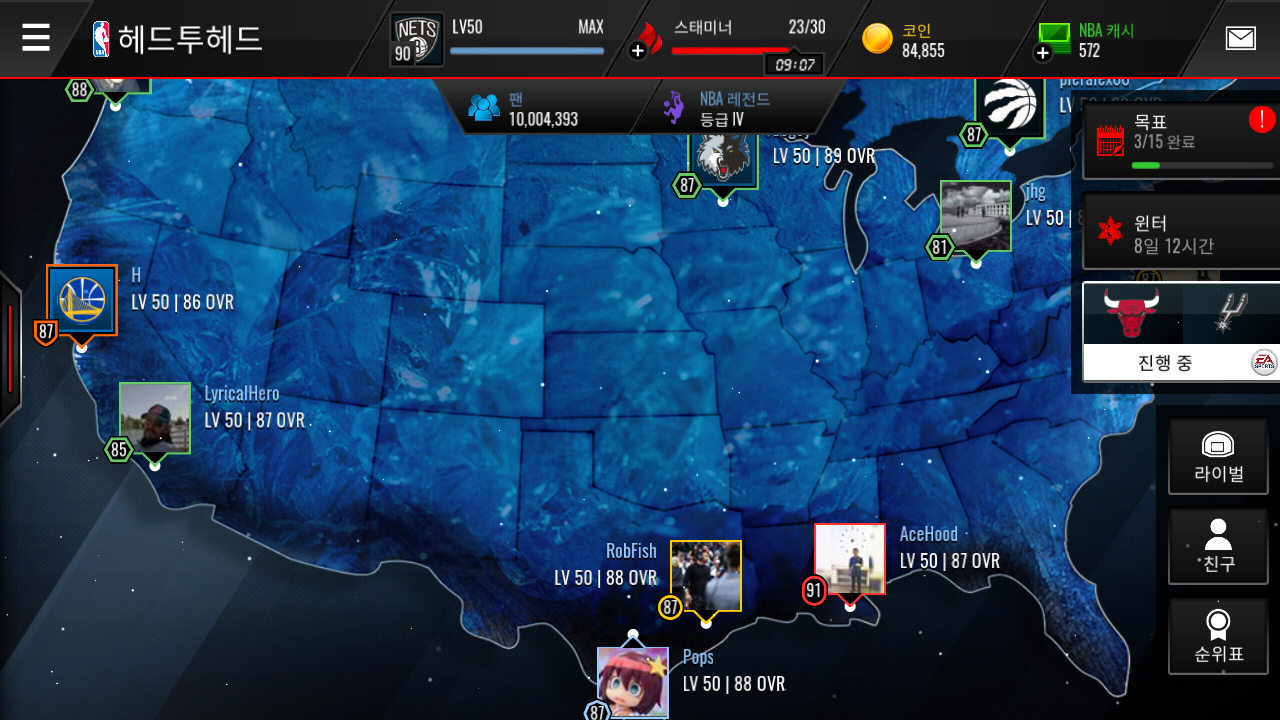Challenge opponent AceHood

click(x=849, y=558)
